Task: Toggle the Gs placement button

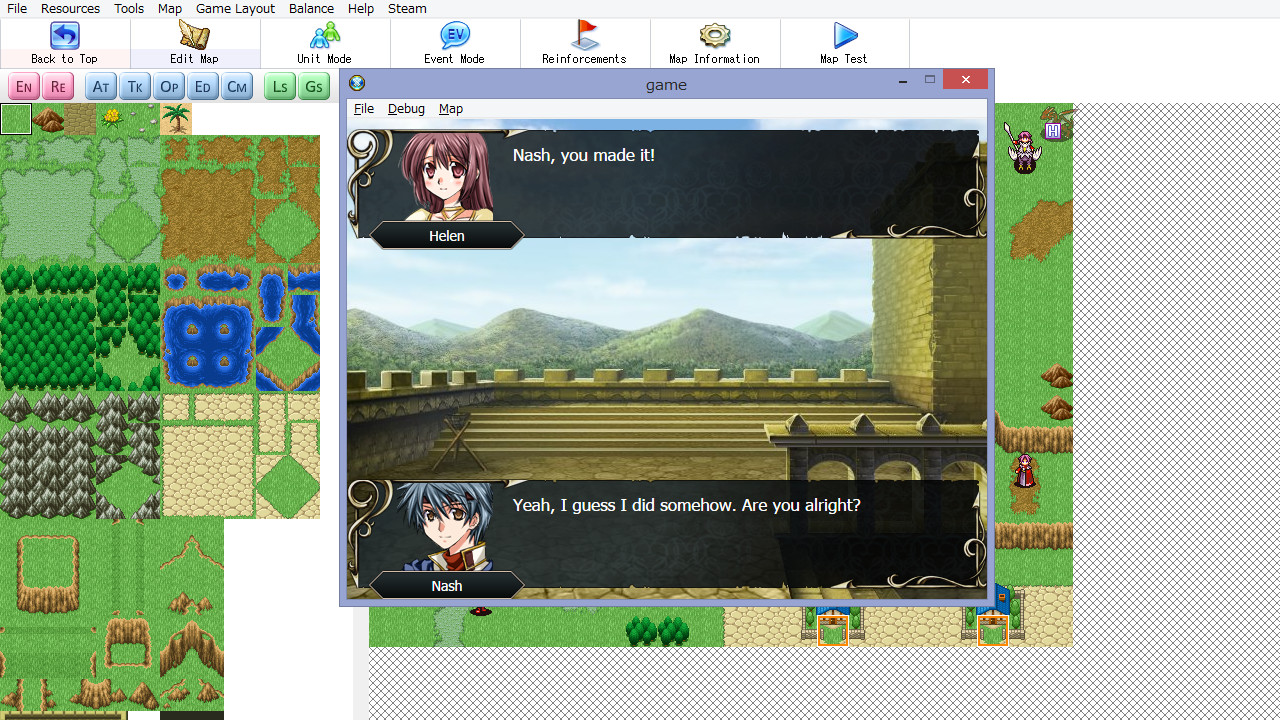Action: (313, 86)
